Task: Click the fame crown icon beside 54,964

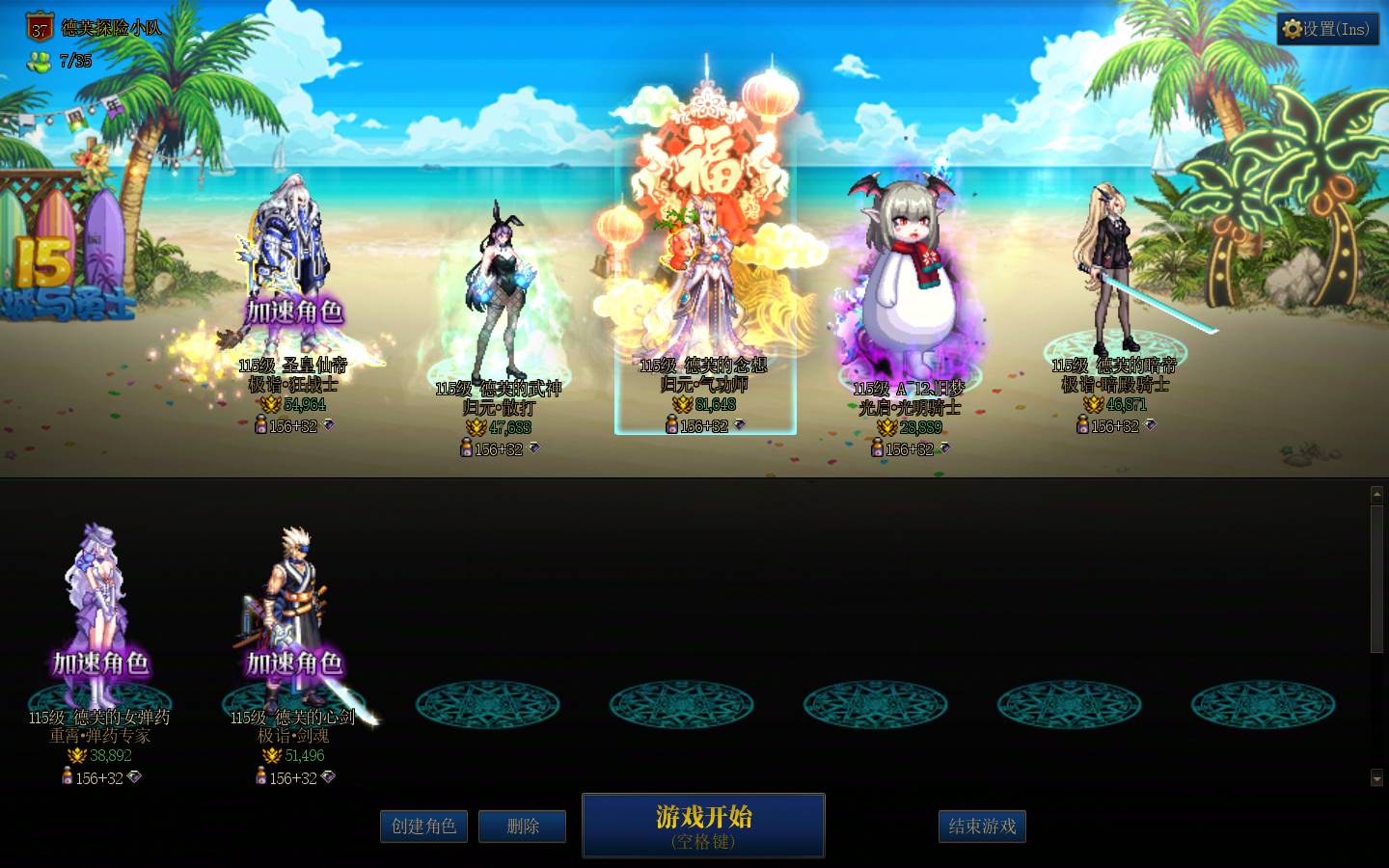Action: pyautogui.click(x=271, y=404)
